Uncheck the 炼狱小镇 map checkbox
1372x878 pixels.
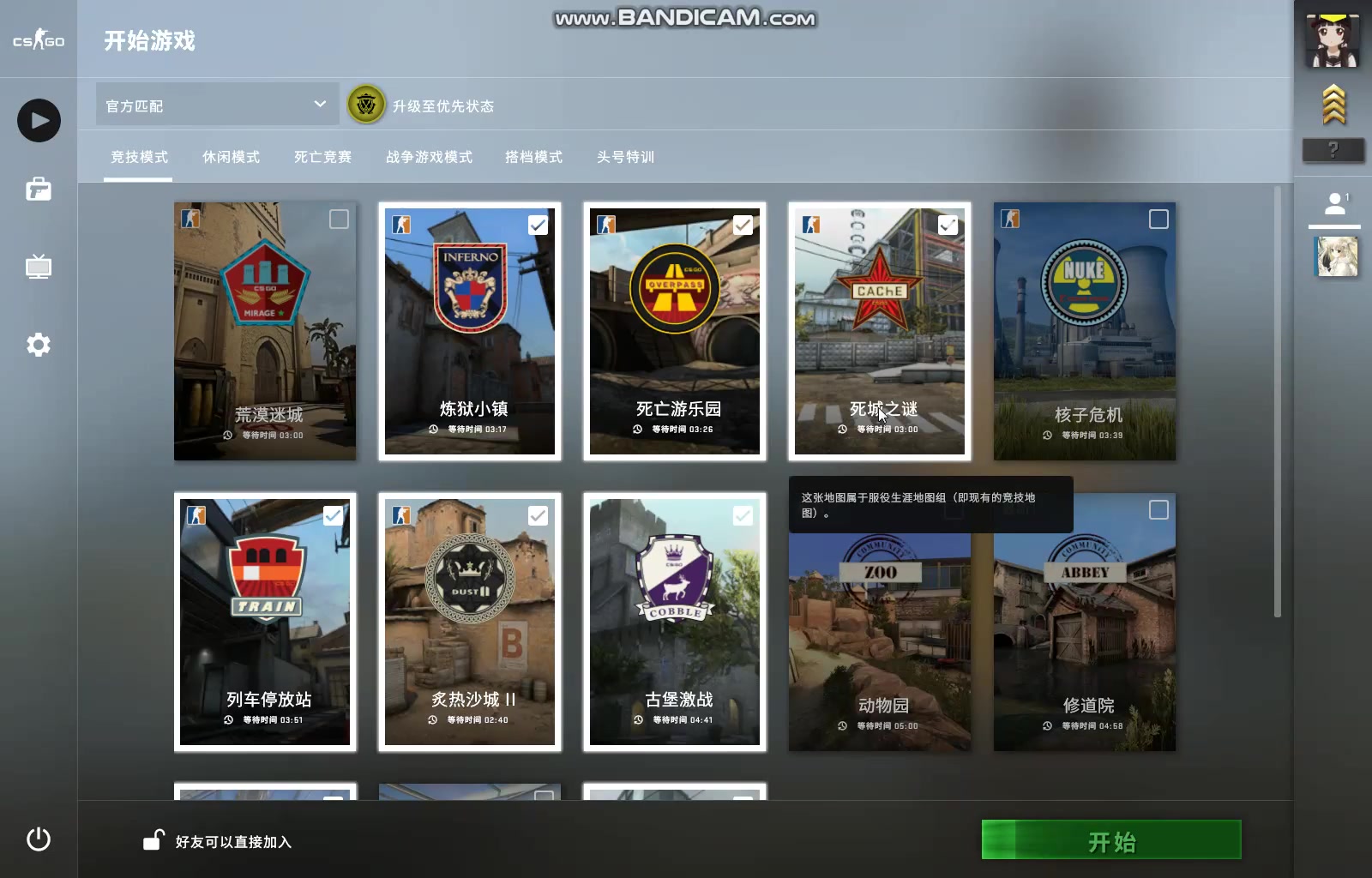click(539, 225)
